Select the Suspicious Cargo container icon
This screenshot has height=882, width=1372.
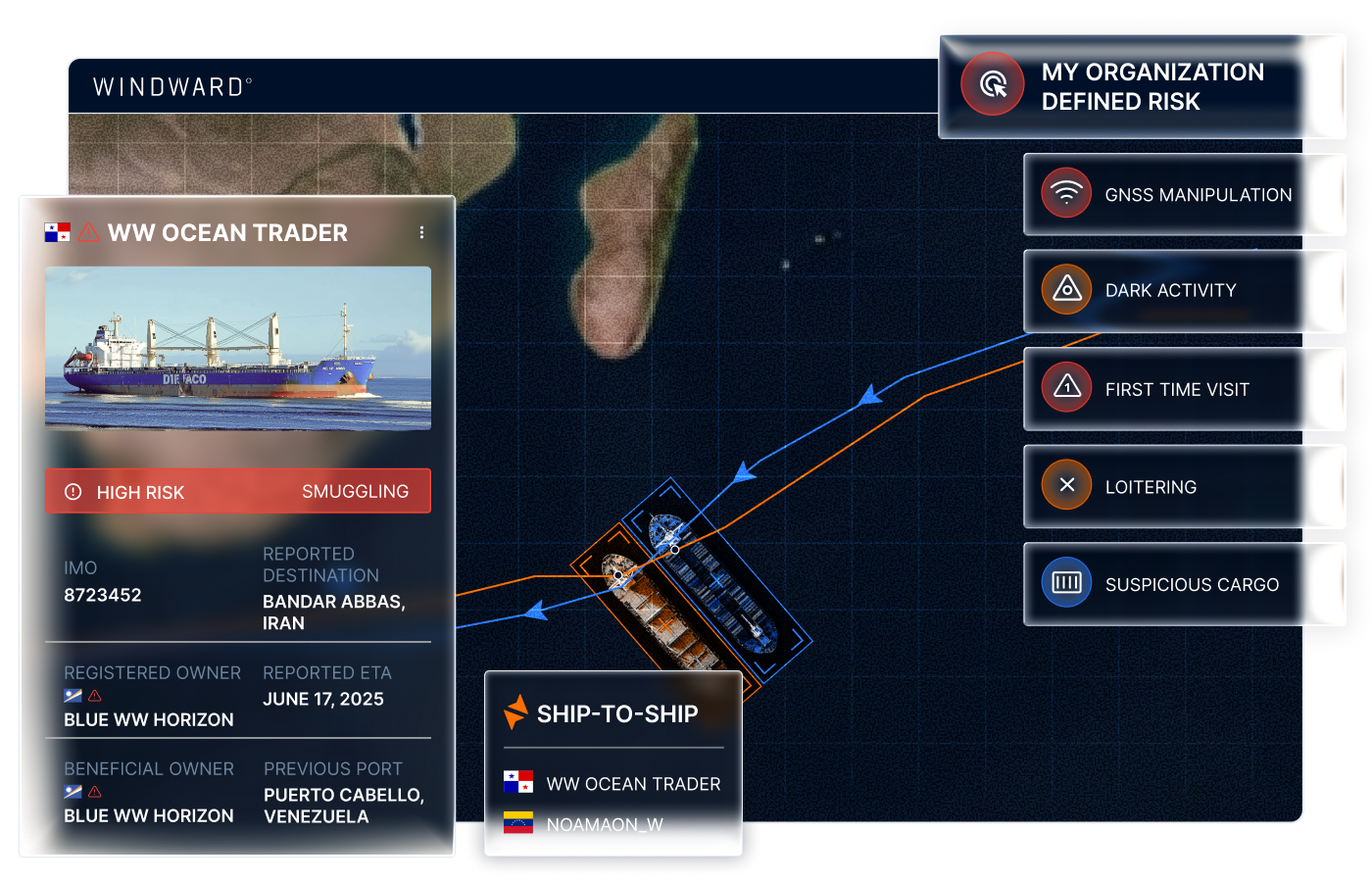click(1066, 582)
